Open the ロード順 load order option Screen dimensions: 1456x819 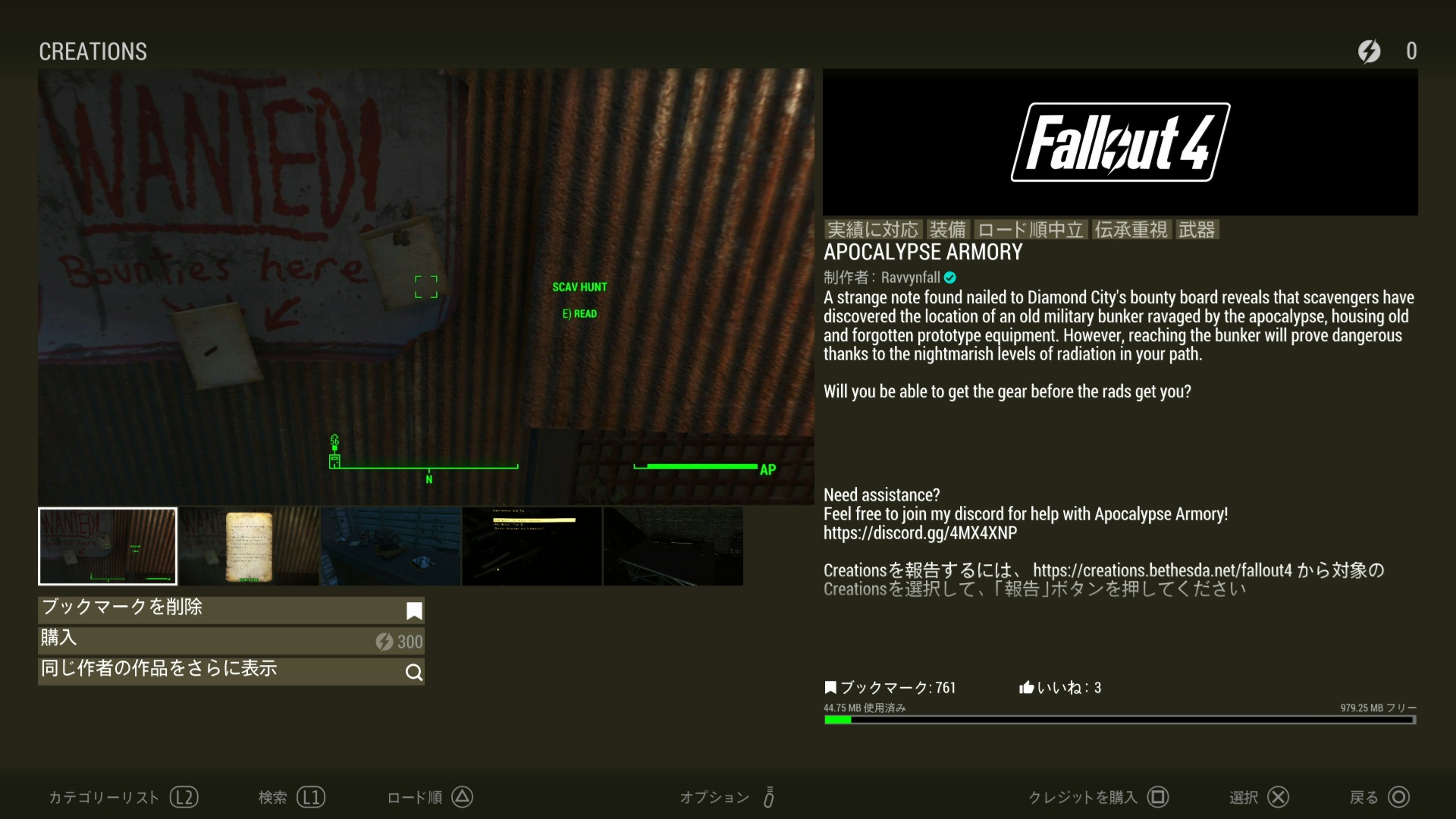(429, 797)
